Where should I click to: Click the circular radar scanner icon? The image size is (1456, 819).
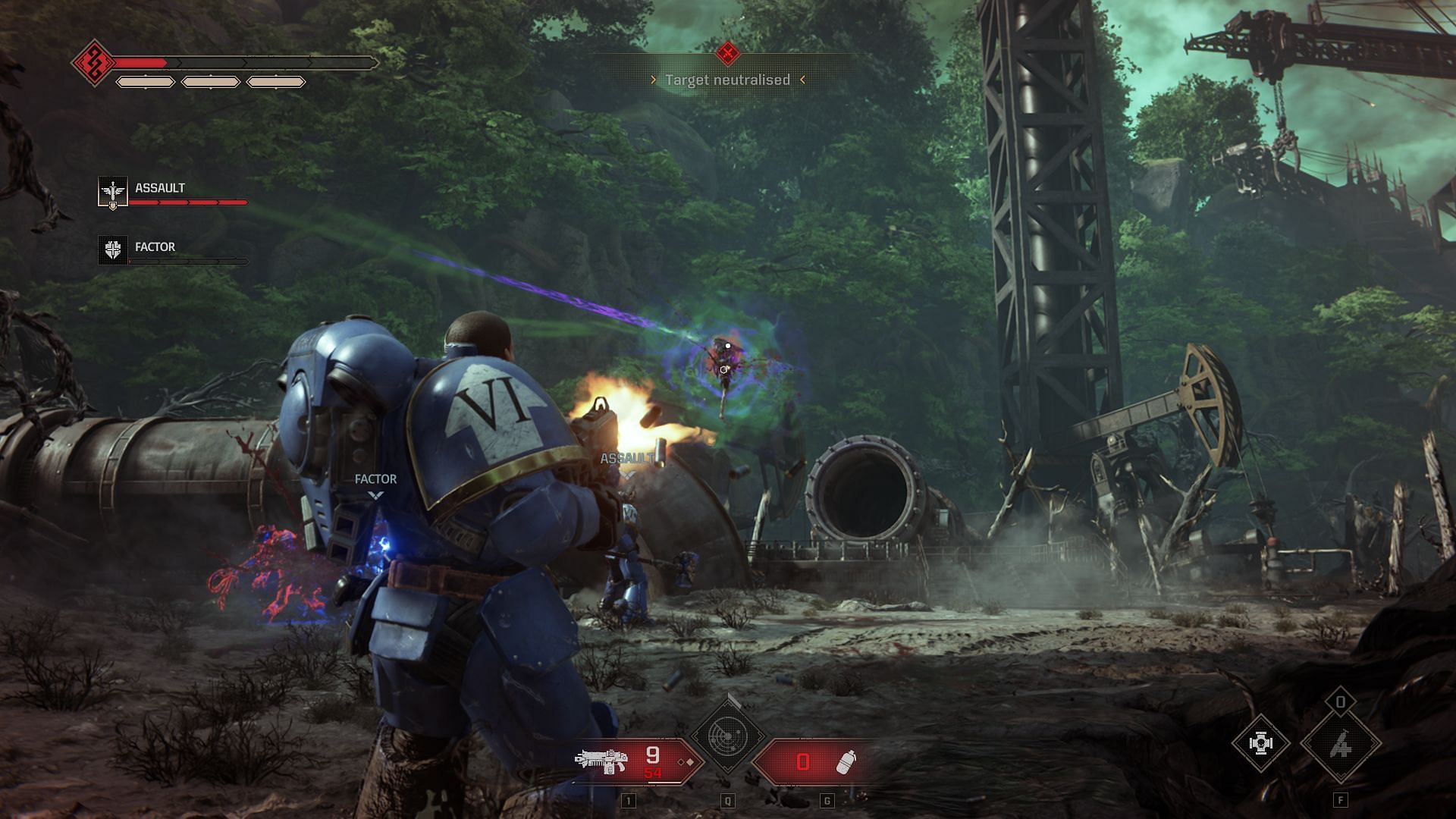728,736
